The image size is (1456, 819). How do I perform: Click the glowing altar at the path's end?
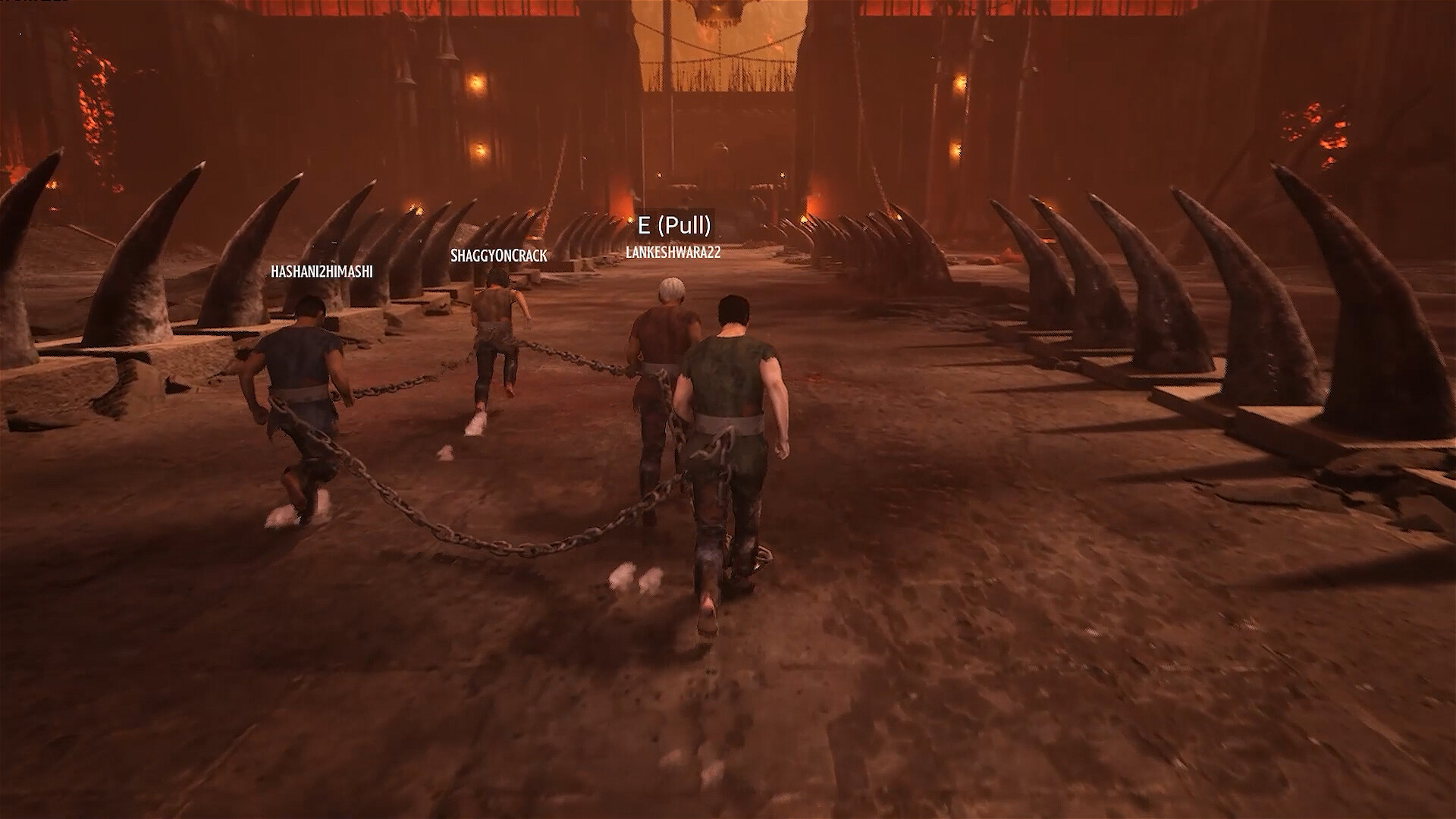(x=682, y=186)
